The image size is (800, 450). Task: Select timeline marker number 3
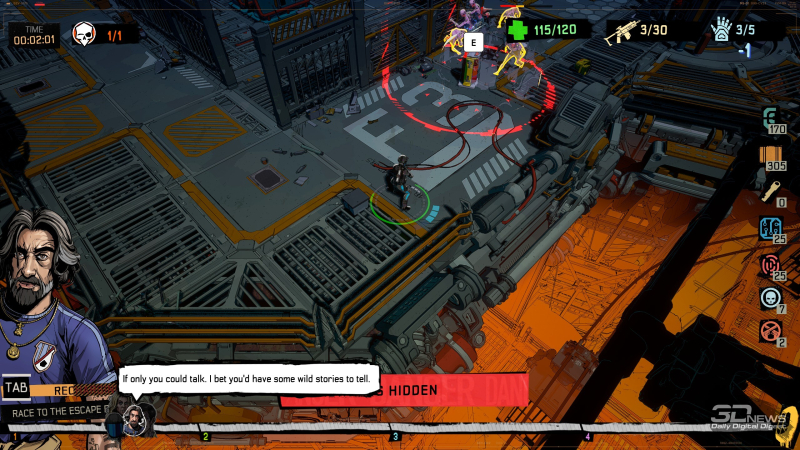pos(395,436)
